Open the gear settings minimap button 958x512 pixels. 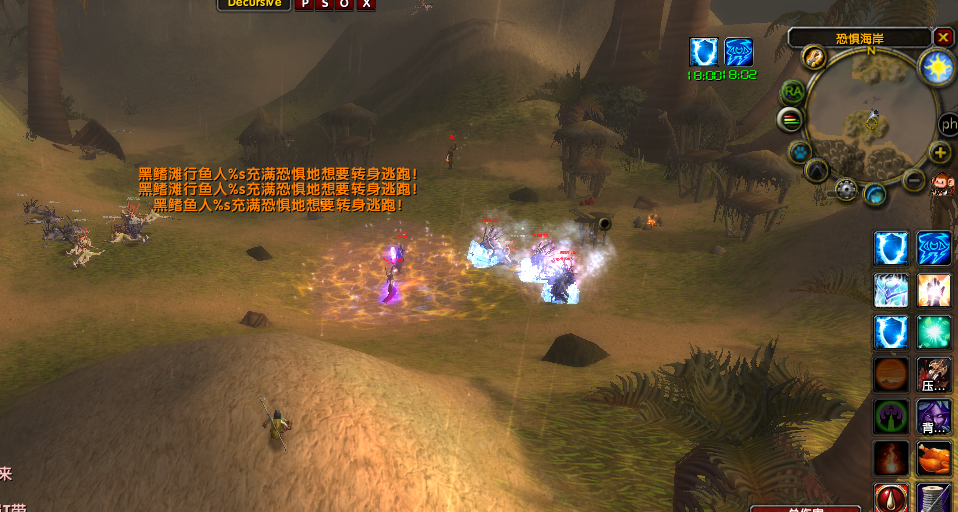pyautogui.click(x=848, y=189)
